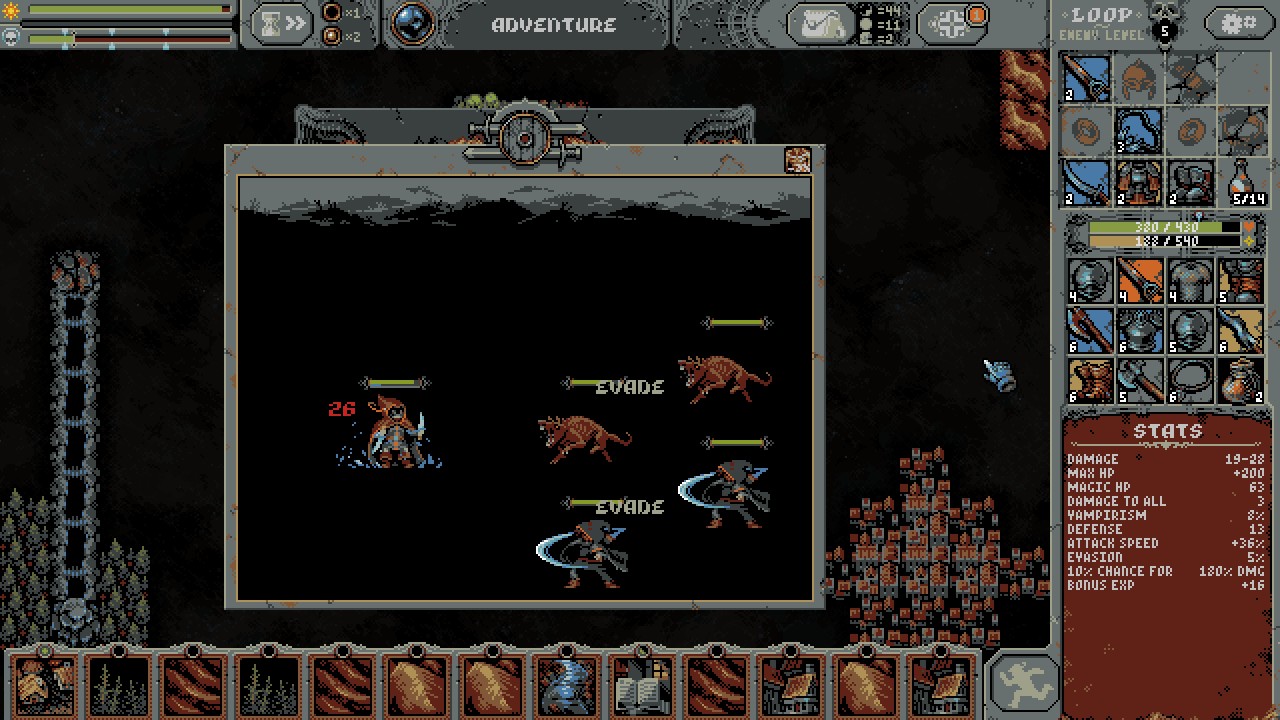Screen dimensions: 1280x720
Task: Choose the Bookery card with open book
Action: point(642,685)
